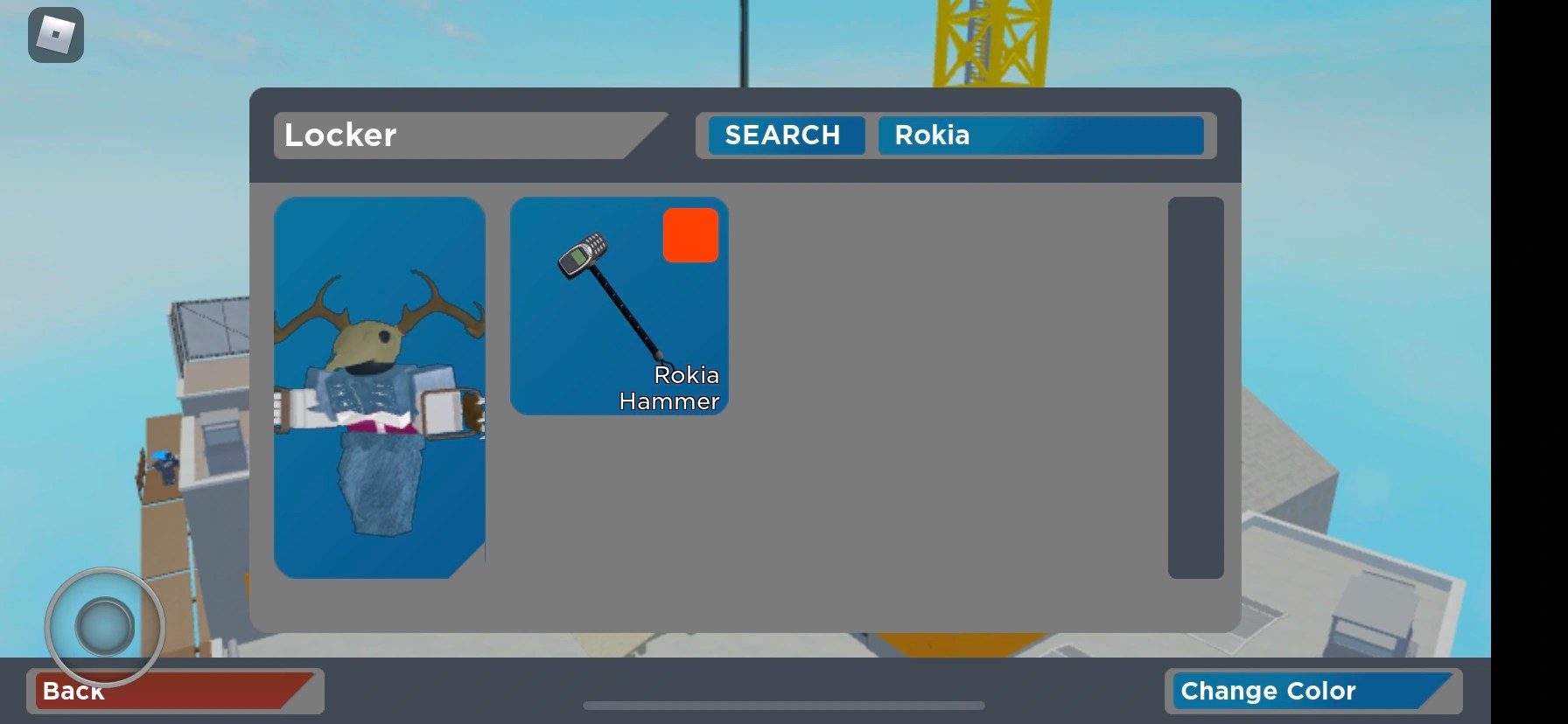
Task: Select the Rokia Hammer item
Action: 619,306
